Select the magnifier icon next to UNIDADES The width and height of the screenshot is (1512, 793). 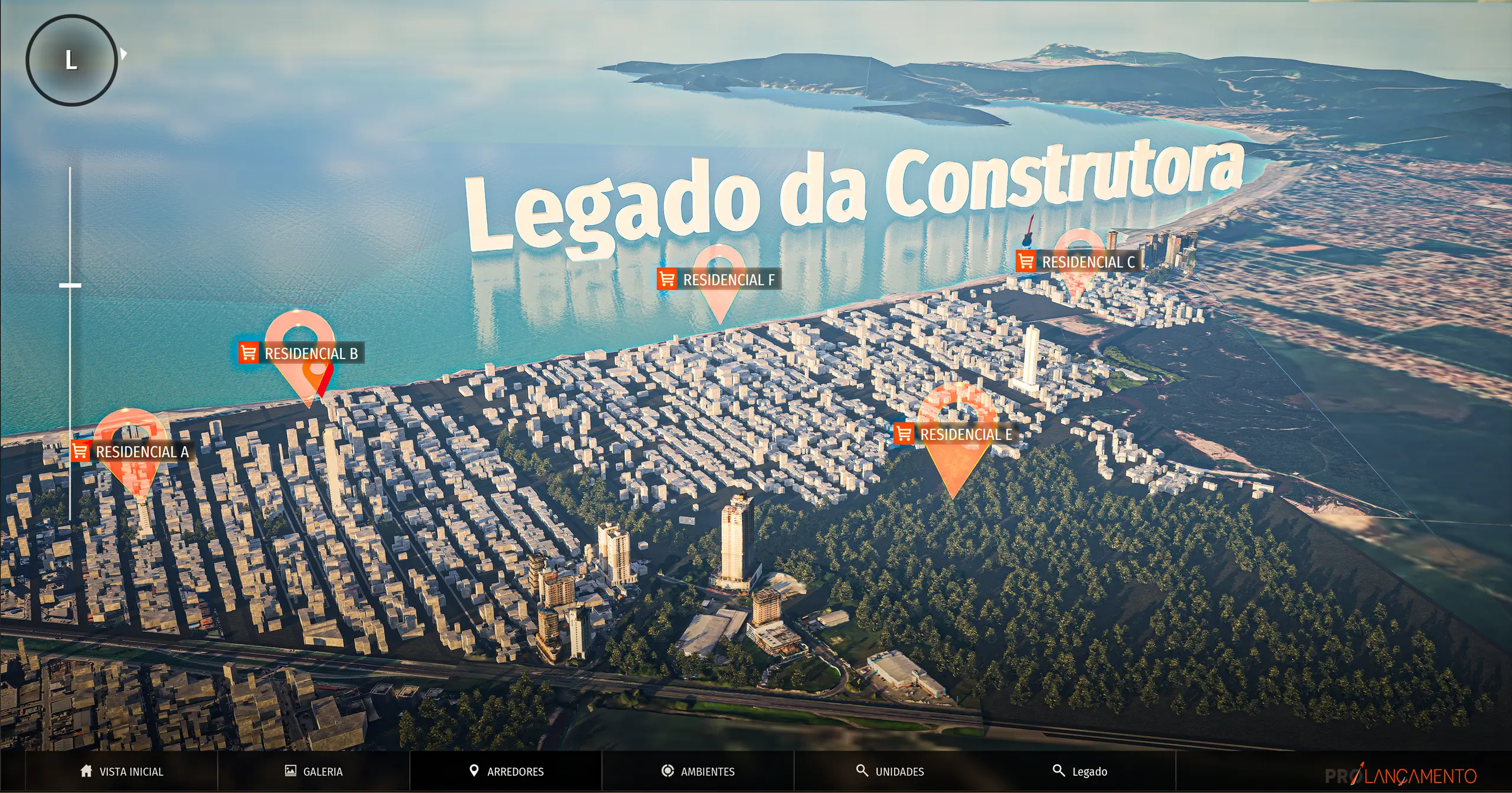(x=863, y=771)
